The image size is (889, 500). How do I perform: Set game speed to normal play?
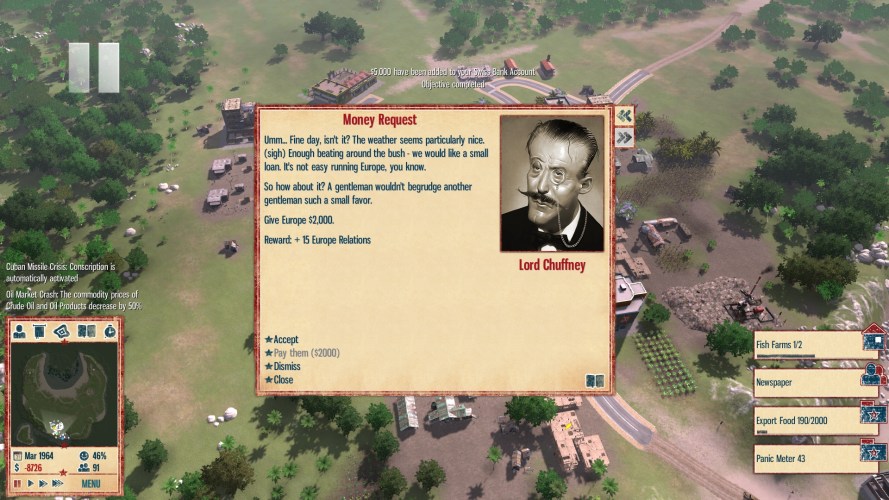tap(30, 484)
